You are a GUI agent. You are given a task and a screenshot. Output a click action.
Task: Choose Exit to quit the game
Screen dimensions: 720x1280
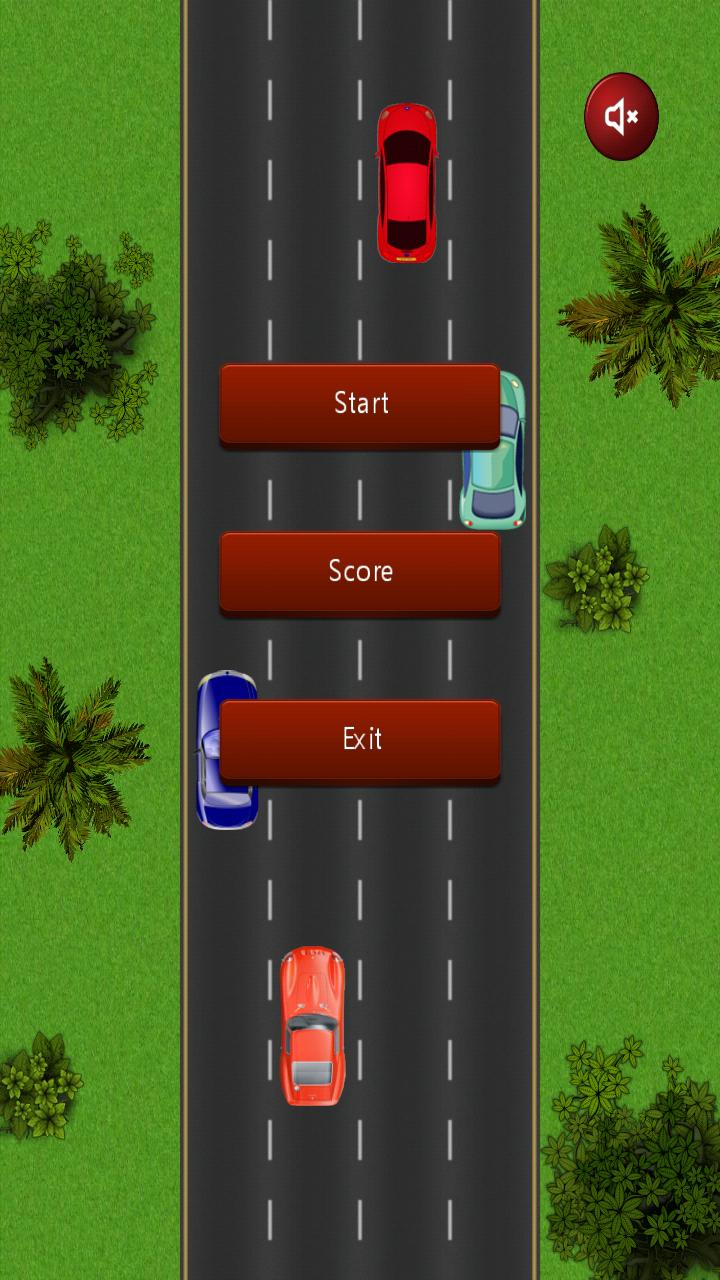click(x=360, y=739)
